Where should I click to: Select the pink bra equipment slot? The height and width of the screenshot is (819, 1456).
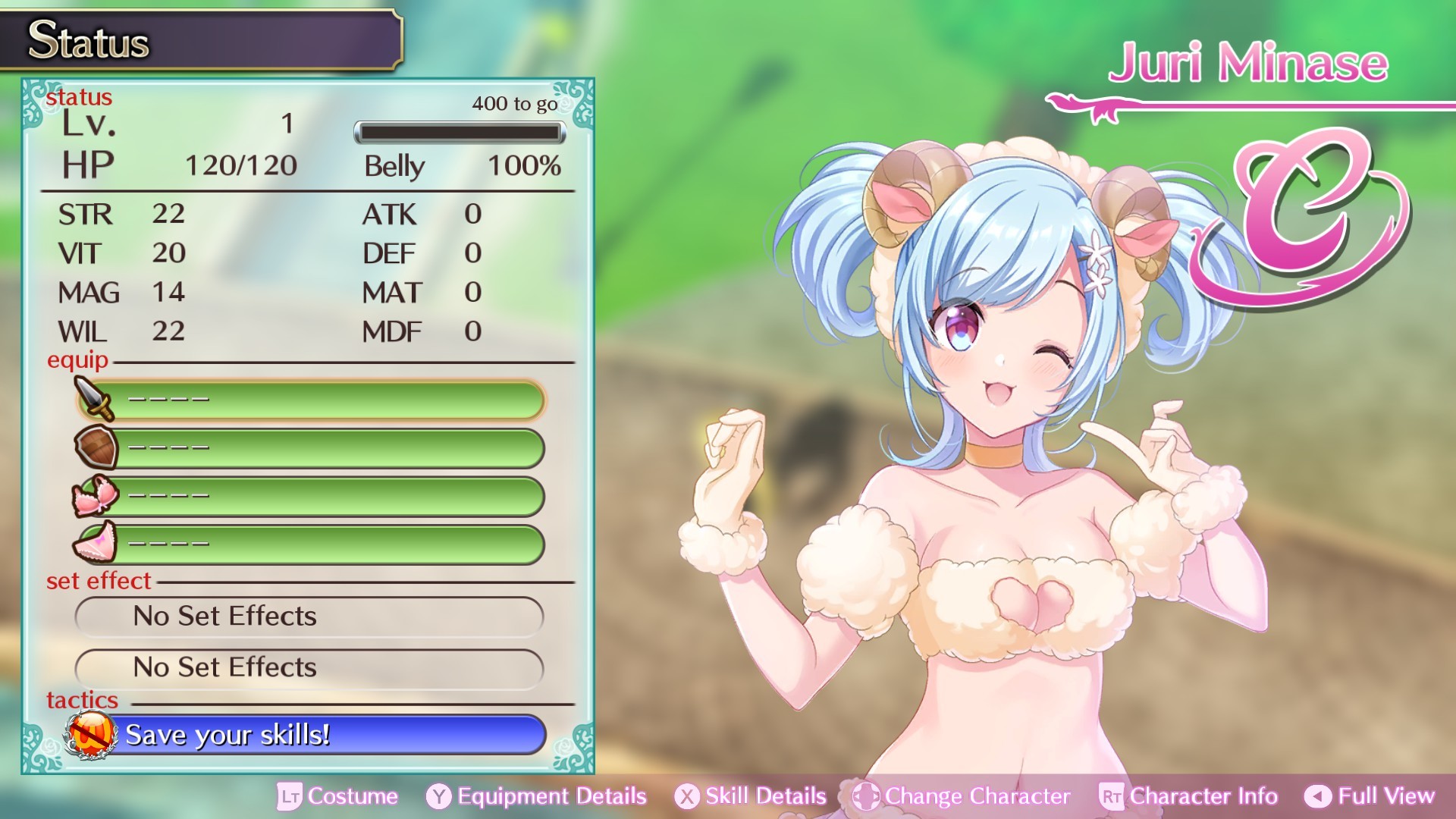pyautogui.click(x=311, y=496)
